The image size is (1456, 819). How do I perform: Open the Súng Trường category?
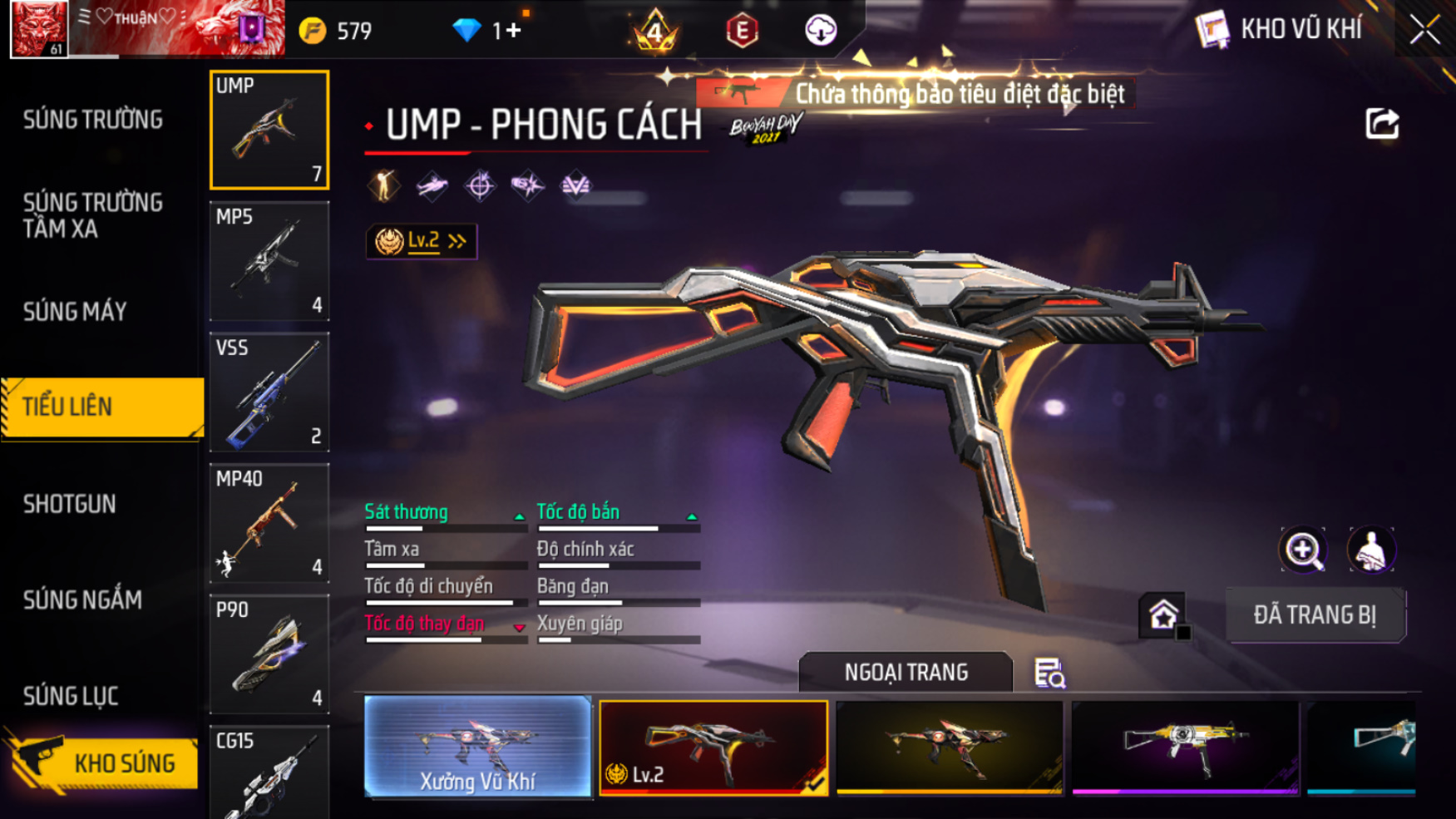click(93, 121)
